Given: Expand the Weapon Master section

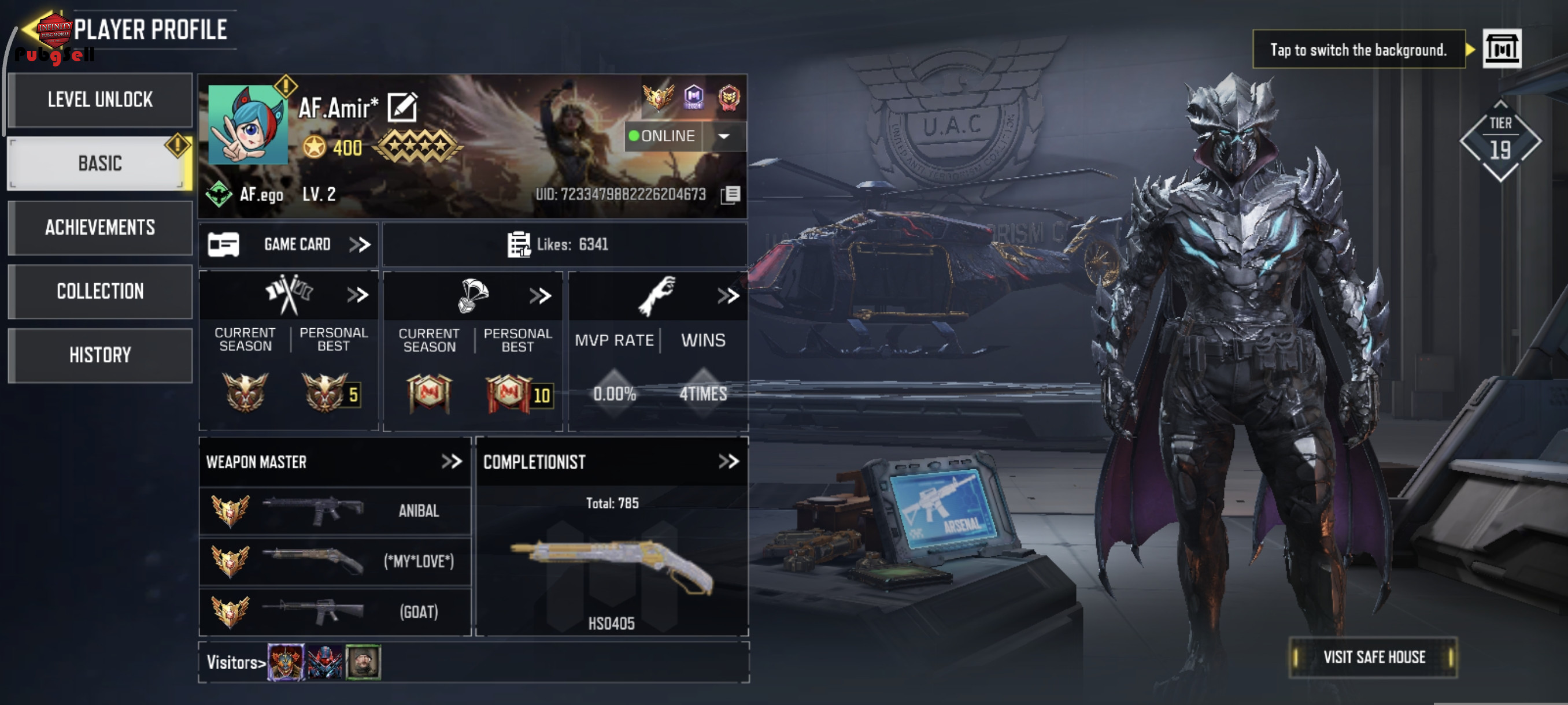Looking at the screenshot, I should tap(451, 462).
